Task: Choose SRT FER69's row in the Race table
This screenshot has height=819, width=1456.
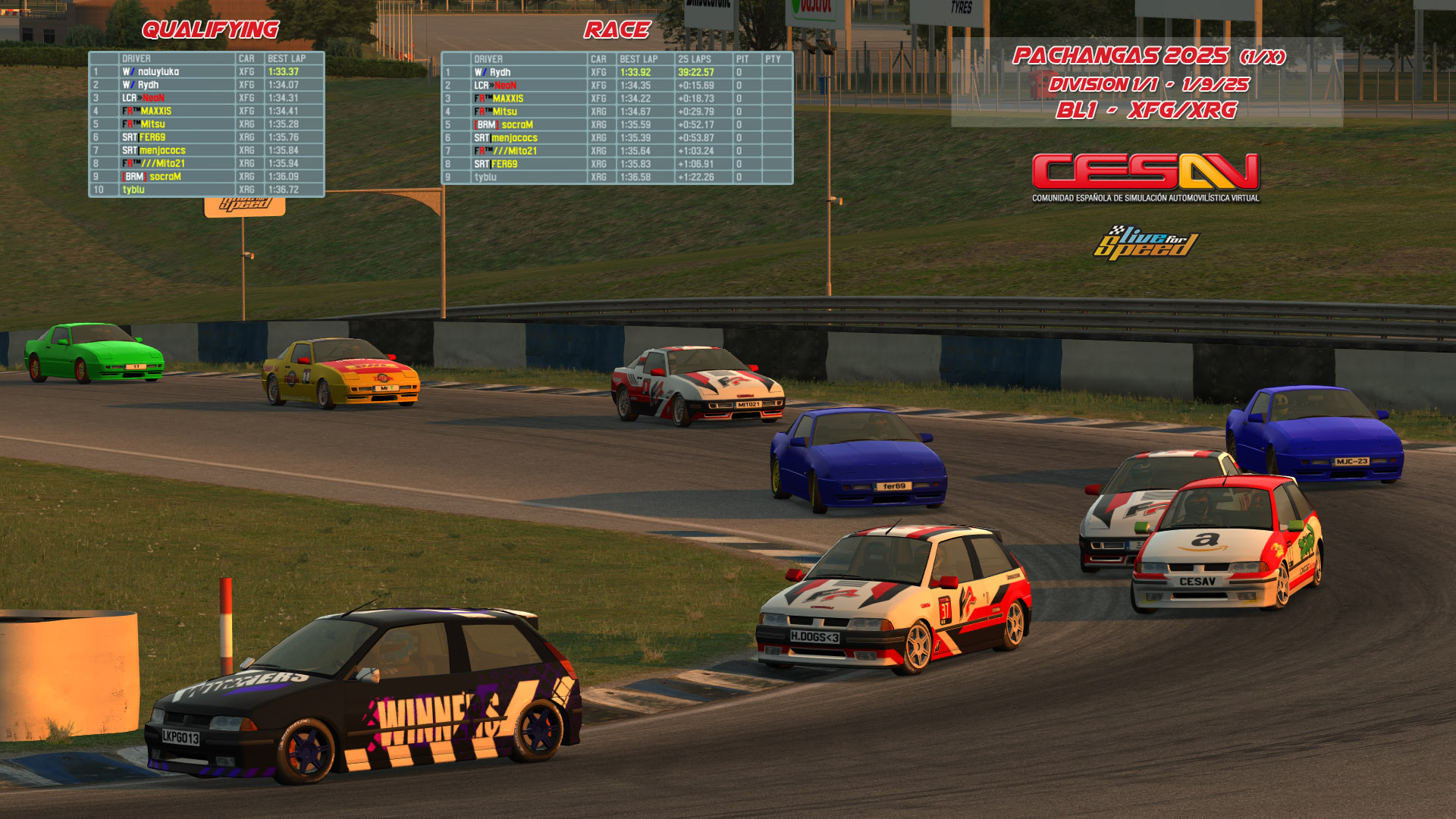Action: pyautogui.click(x=617, y=164)
